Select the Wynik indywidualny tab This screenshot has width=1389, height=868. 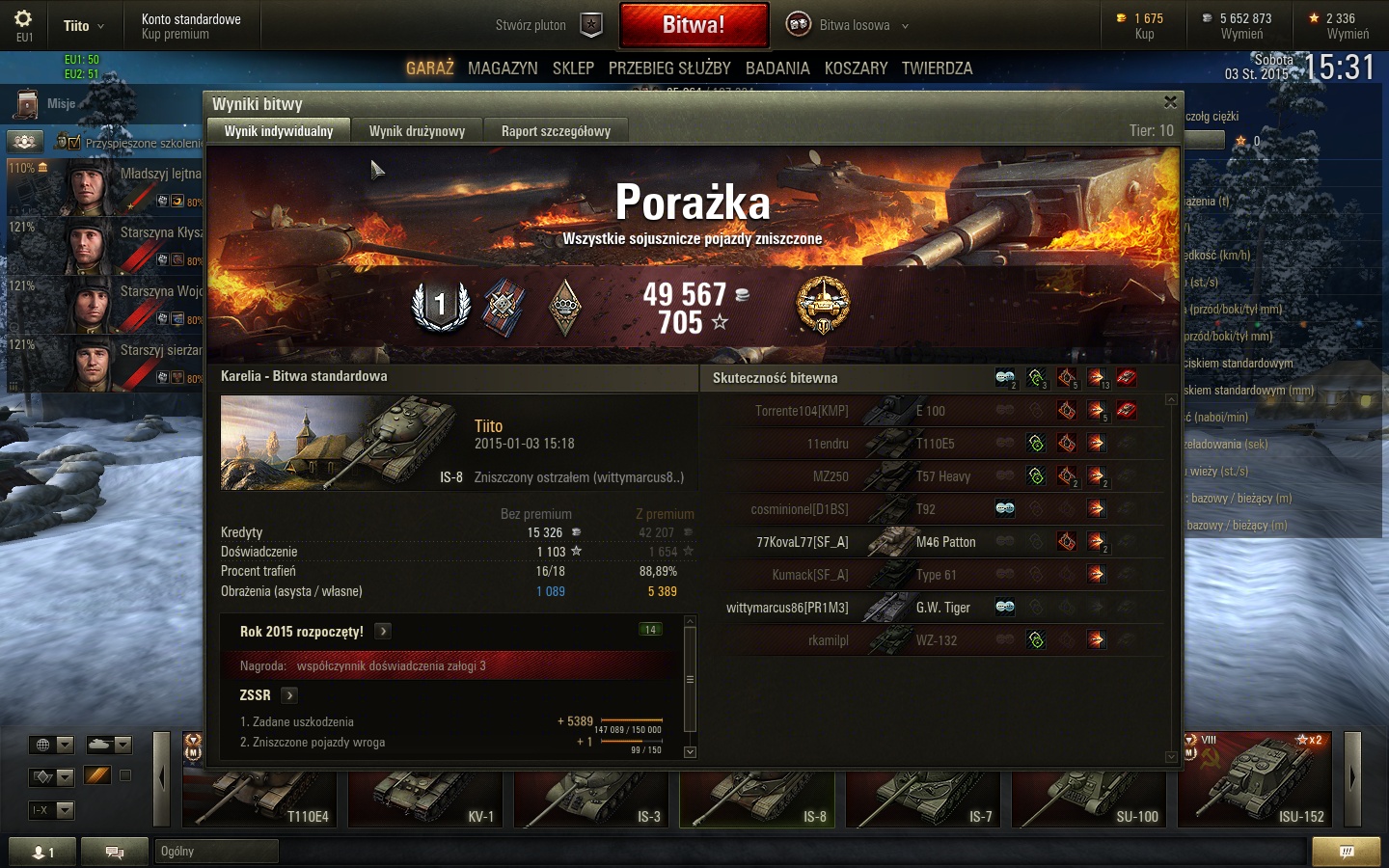279,131
